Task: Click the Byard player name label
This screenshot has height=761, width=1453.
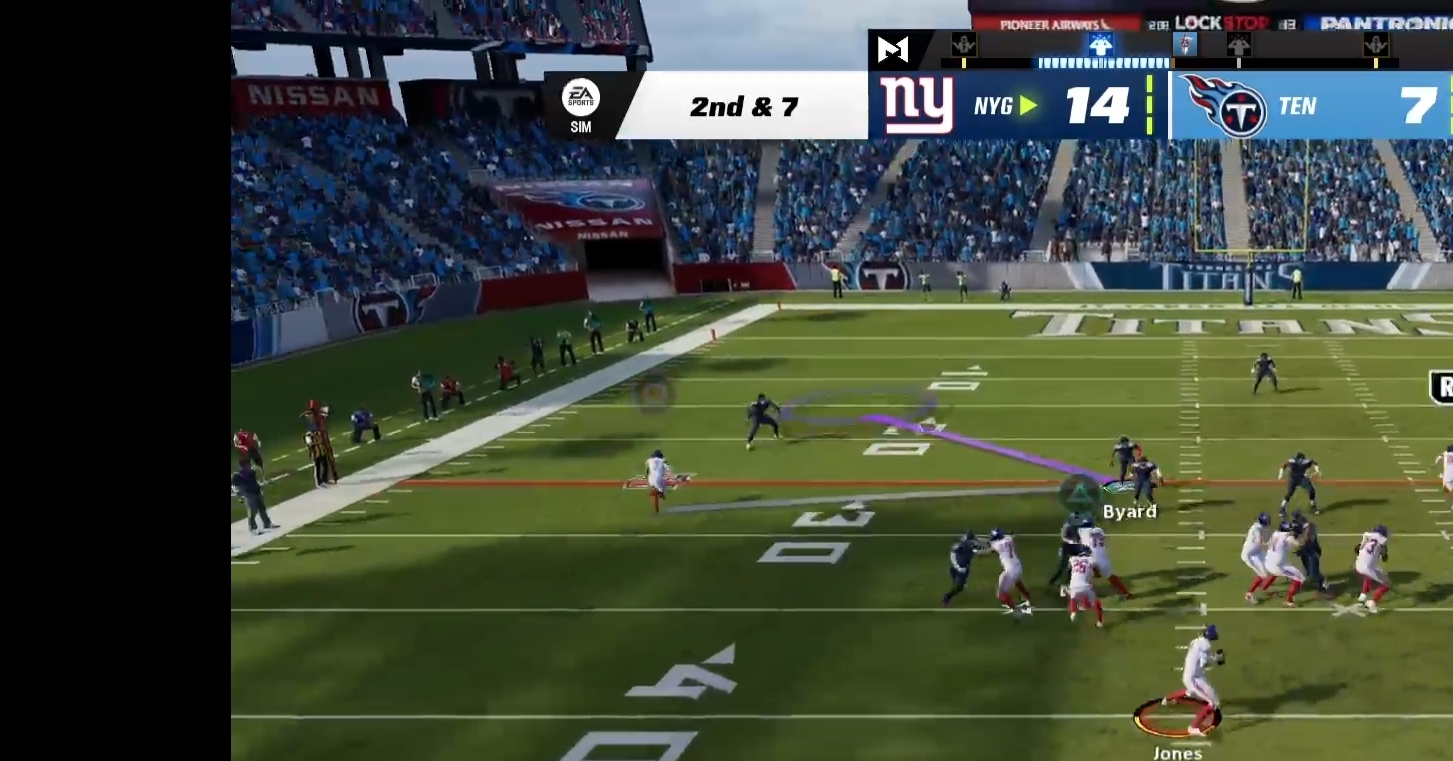Action: tap(1128, 511)
